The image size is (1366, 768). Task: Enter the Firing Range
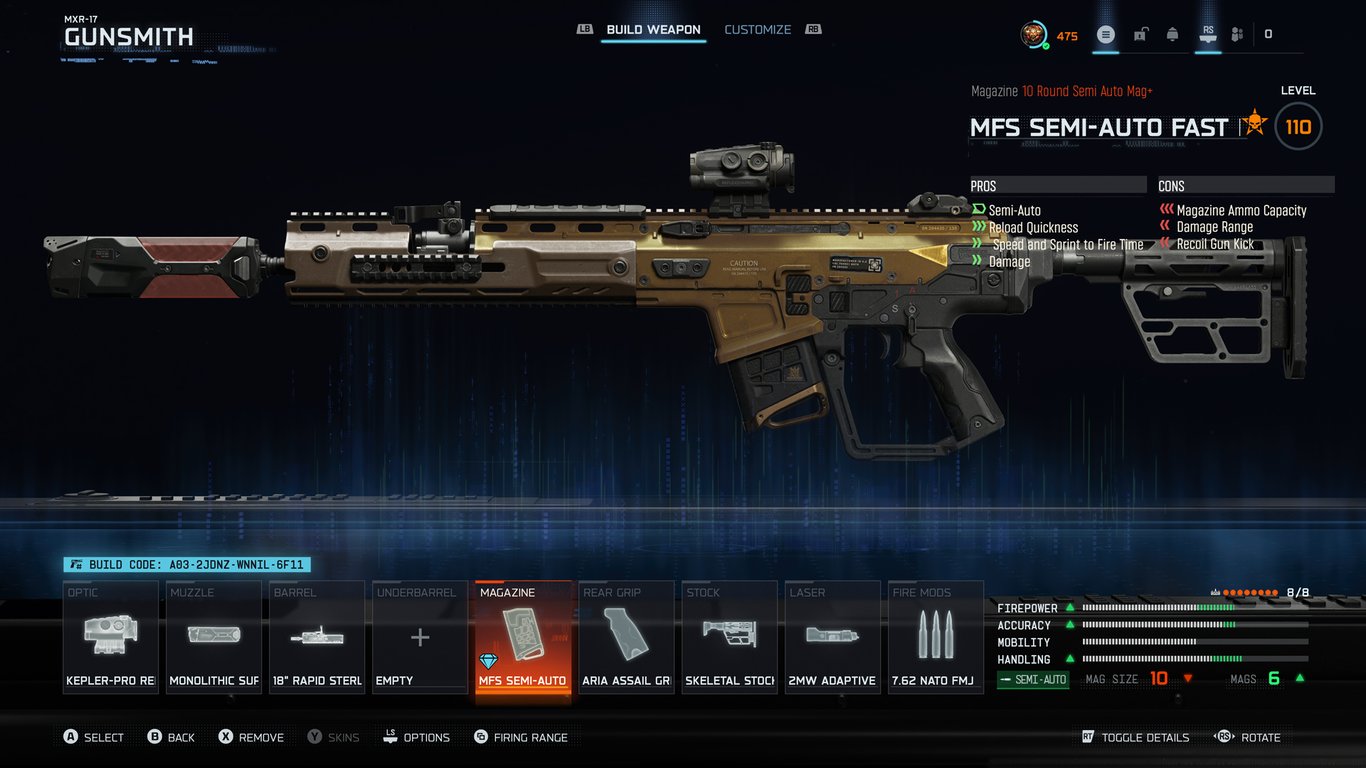click(x=520, y=737)
